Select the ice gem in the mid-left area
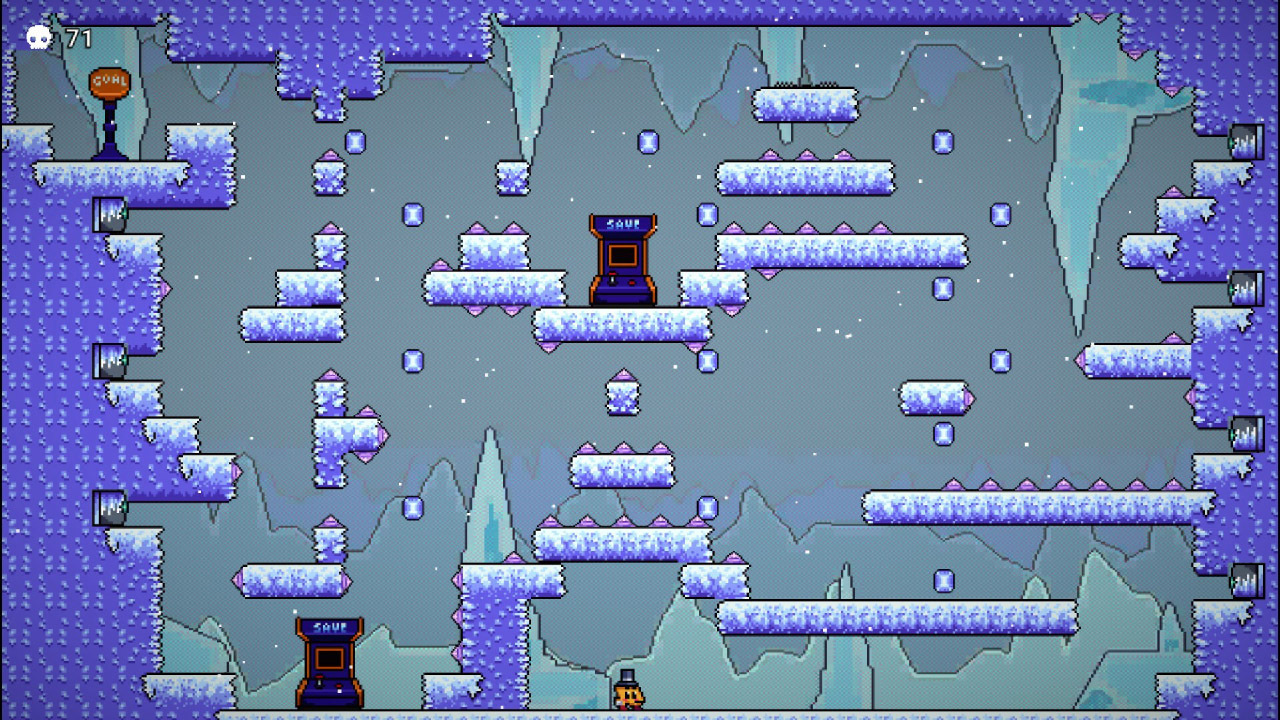 412,358
